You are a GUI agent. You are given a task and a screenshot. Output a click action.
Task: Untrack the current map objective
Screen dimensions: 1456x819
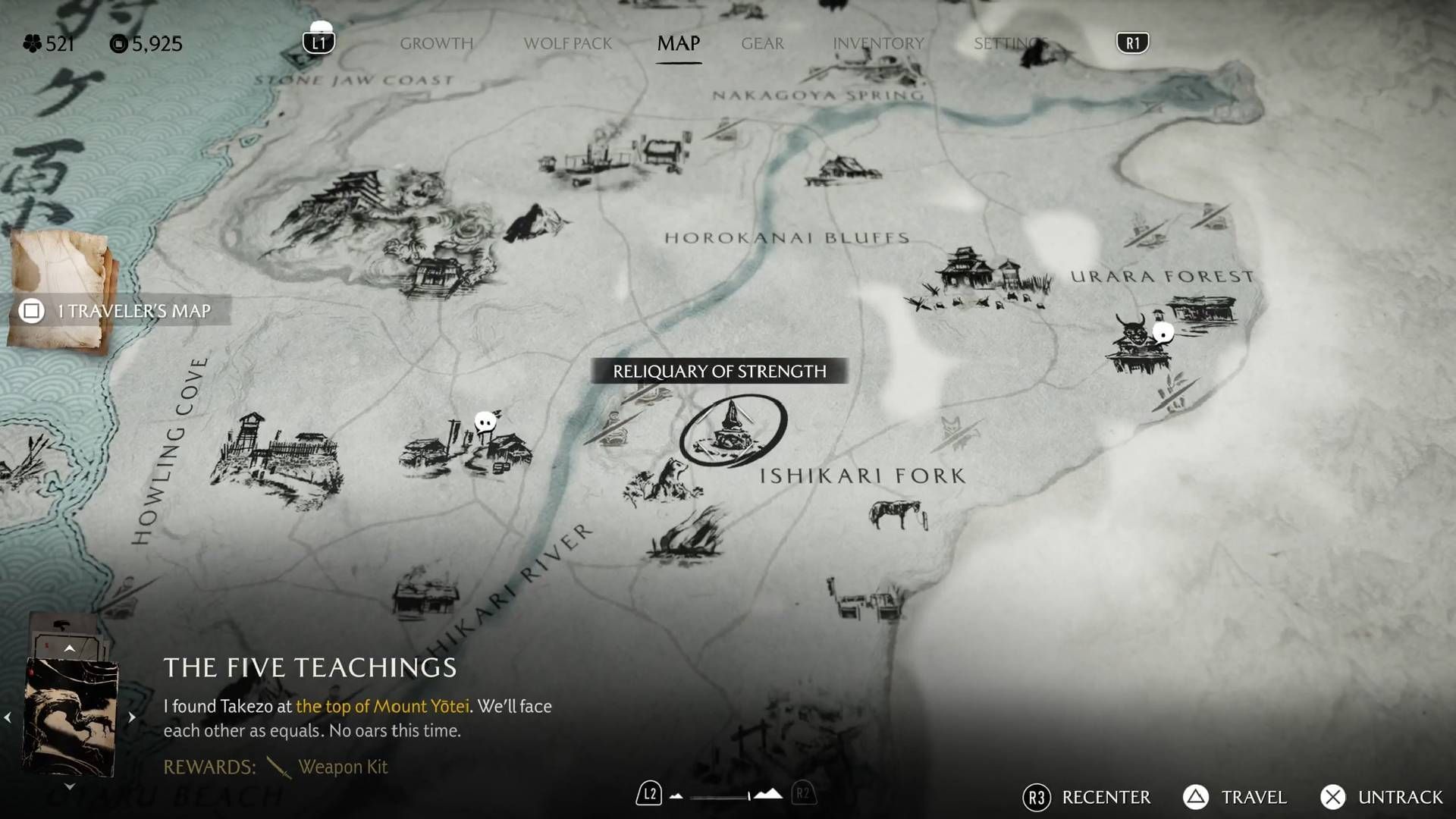(1382, 798)
